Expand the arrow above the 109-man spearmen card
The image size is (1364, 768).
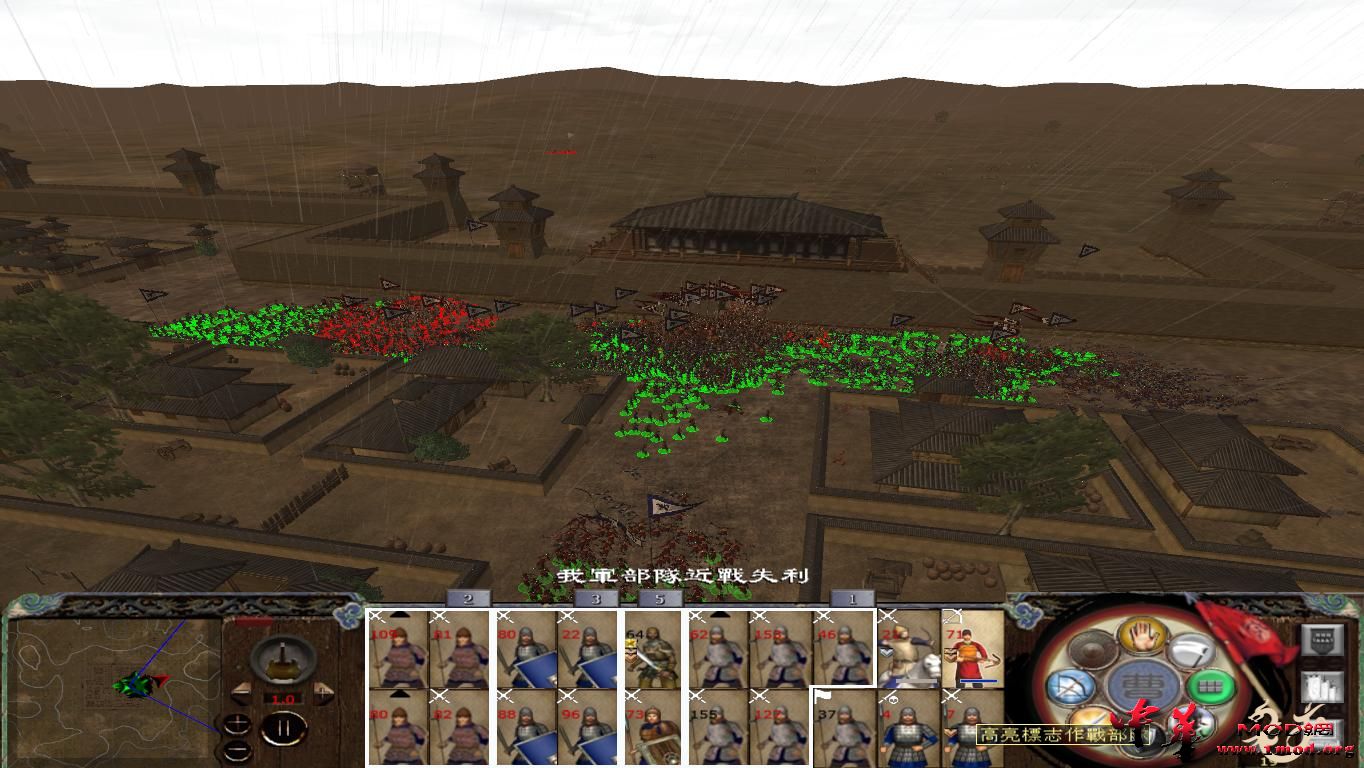(x=399, y=612)
